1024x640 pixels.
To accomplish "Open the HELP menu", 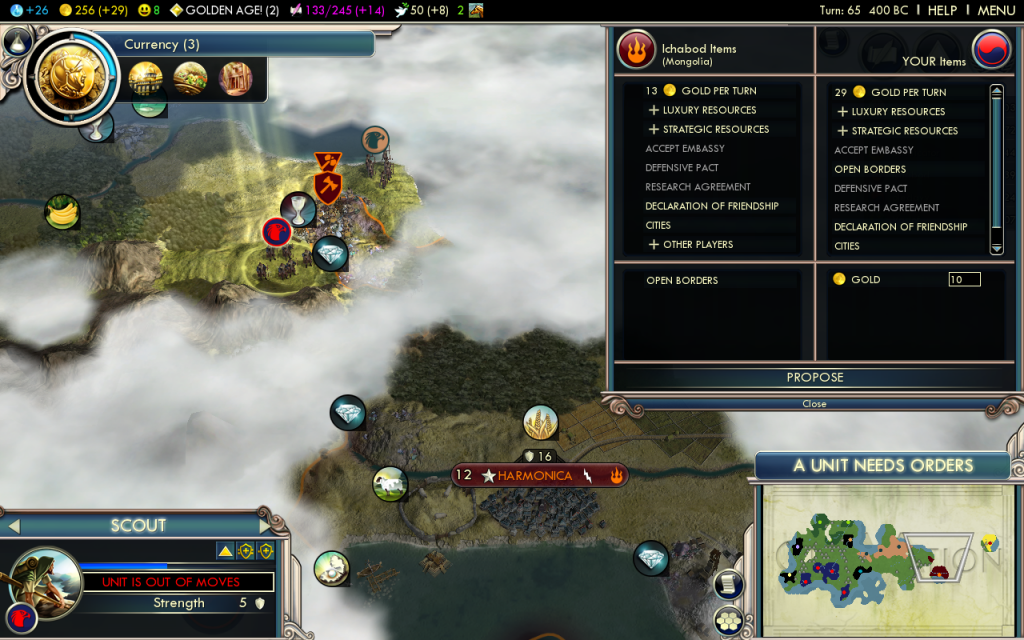I will click(x=942, y=10).
